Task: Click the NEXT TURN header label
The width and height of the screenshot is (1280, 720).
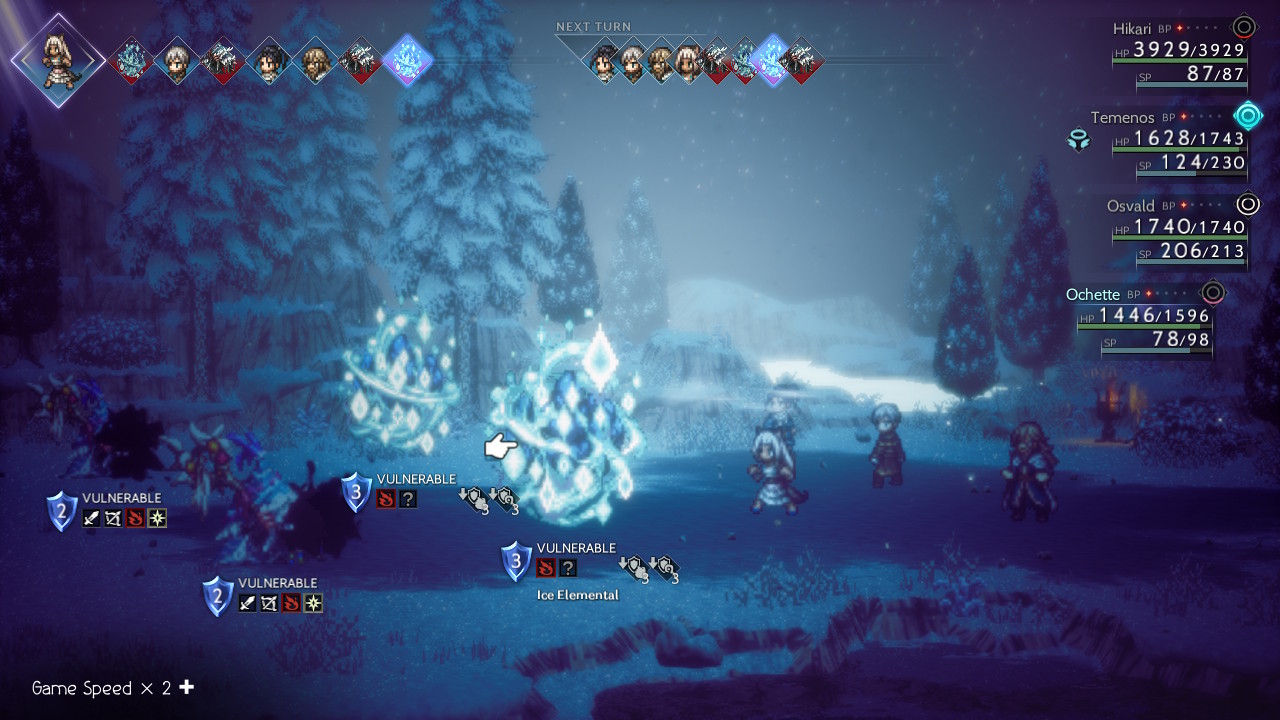Action: [593, 26]
